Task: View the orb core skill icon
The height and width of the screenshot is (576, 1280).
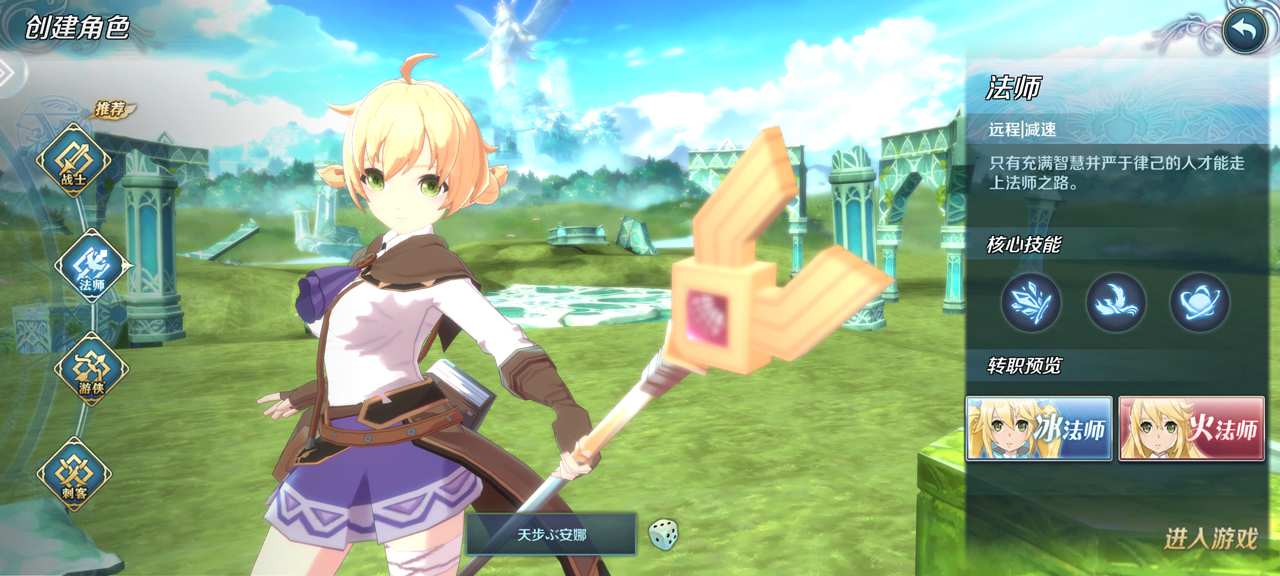Action: (x=1200, y=302)
